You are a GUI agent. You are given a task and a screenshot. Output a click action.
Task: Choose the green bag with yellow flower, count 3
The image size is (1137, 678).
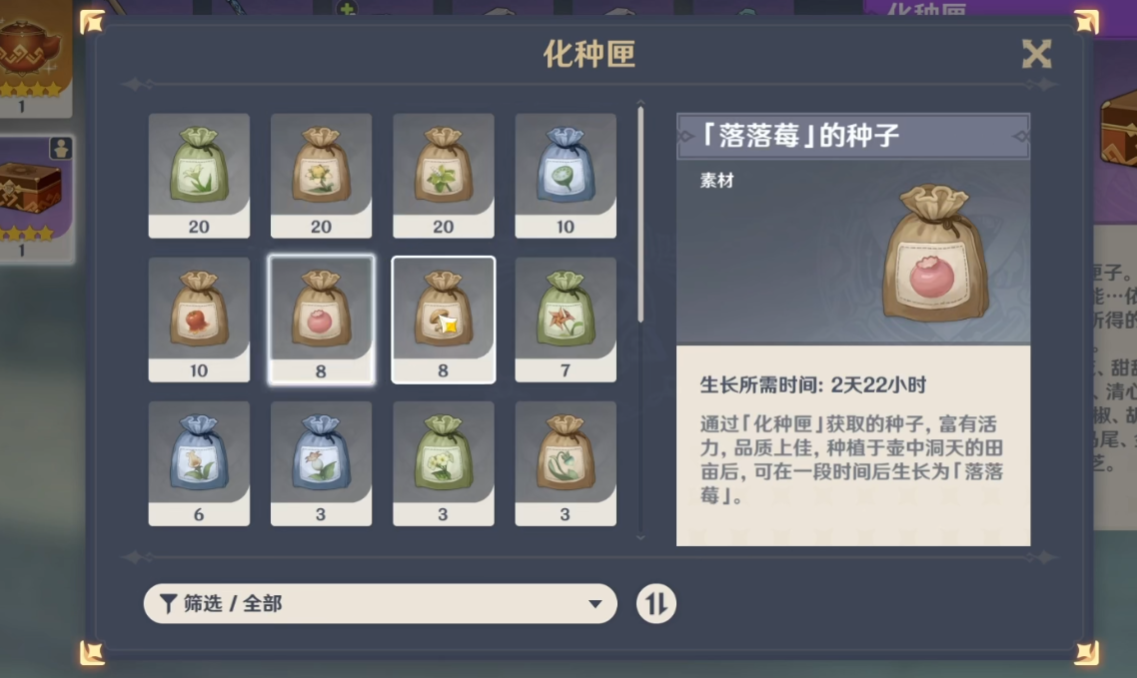[443, 463]
